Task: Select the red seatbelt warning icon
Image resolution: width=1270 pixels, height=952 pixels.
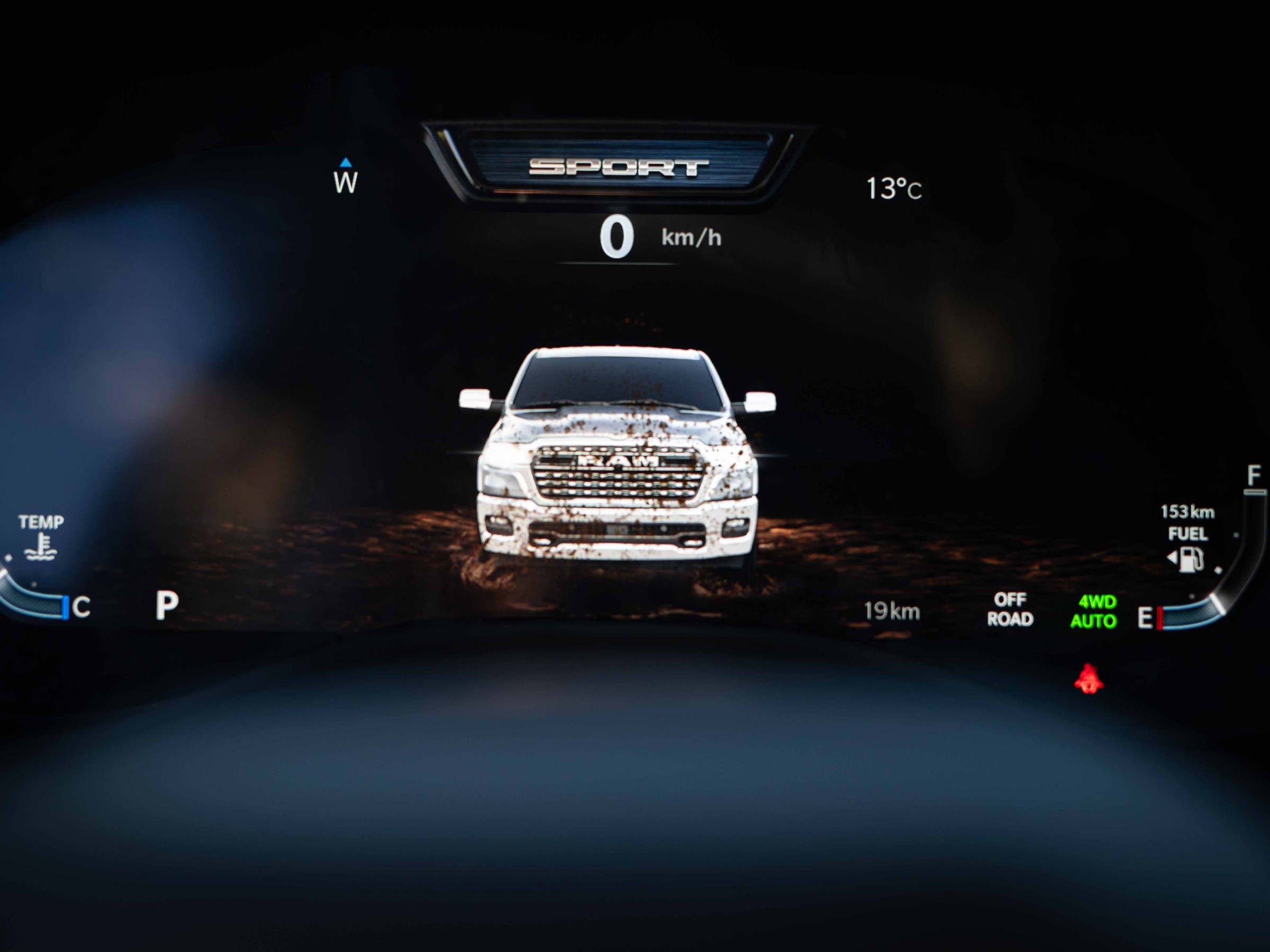Action: pyautogui.click(x=1088, y=680)
